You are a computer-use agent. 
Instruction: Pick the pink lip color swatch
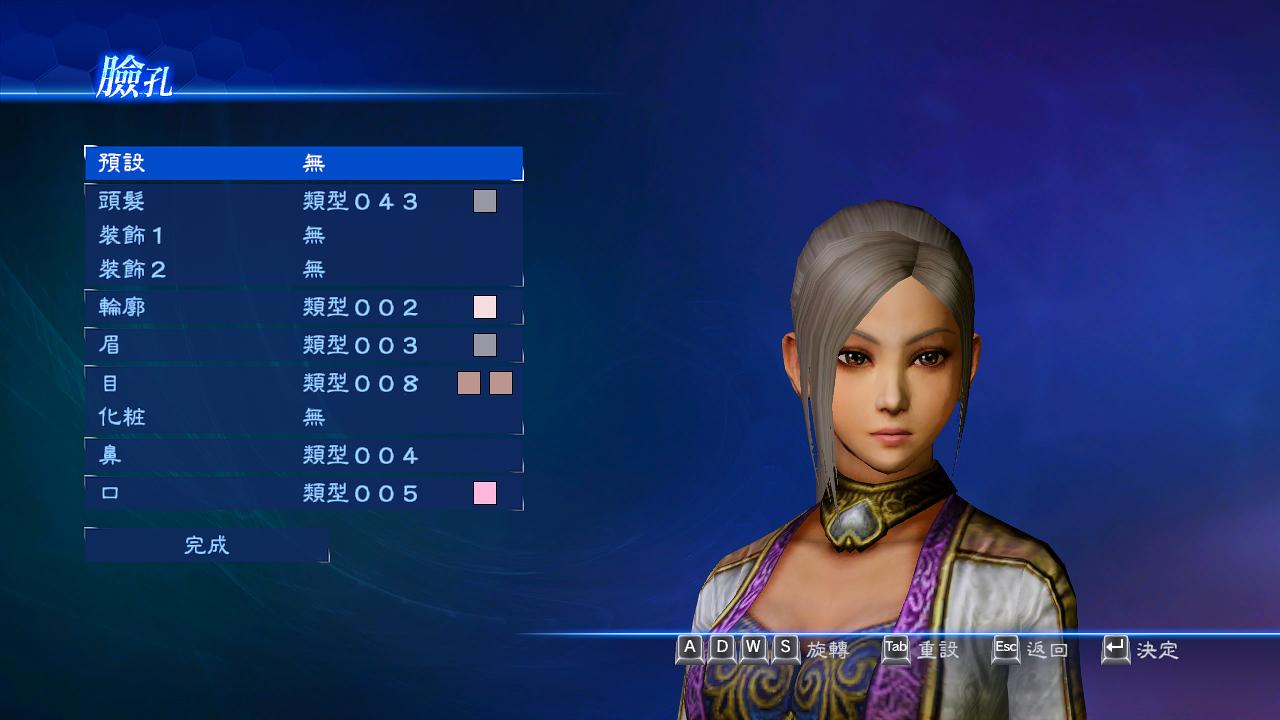pyautogui.click(x=485, y=493)
